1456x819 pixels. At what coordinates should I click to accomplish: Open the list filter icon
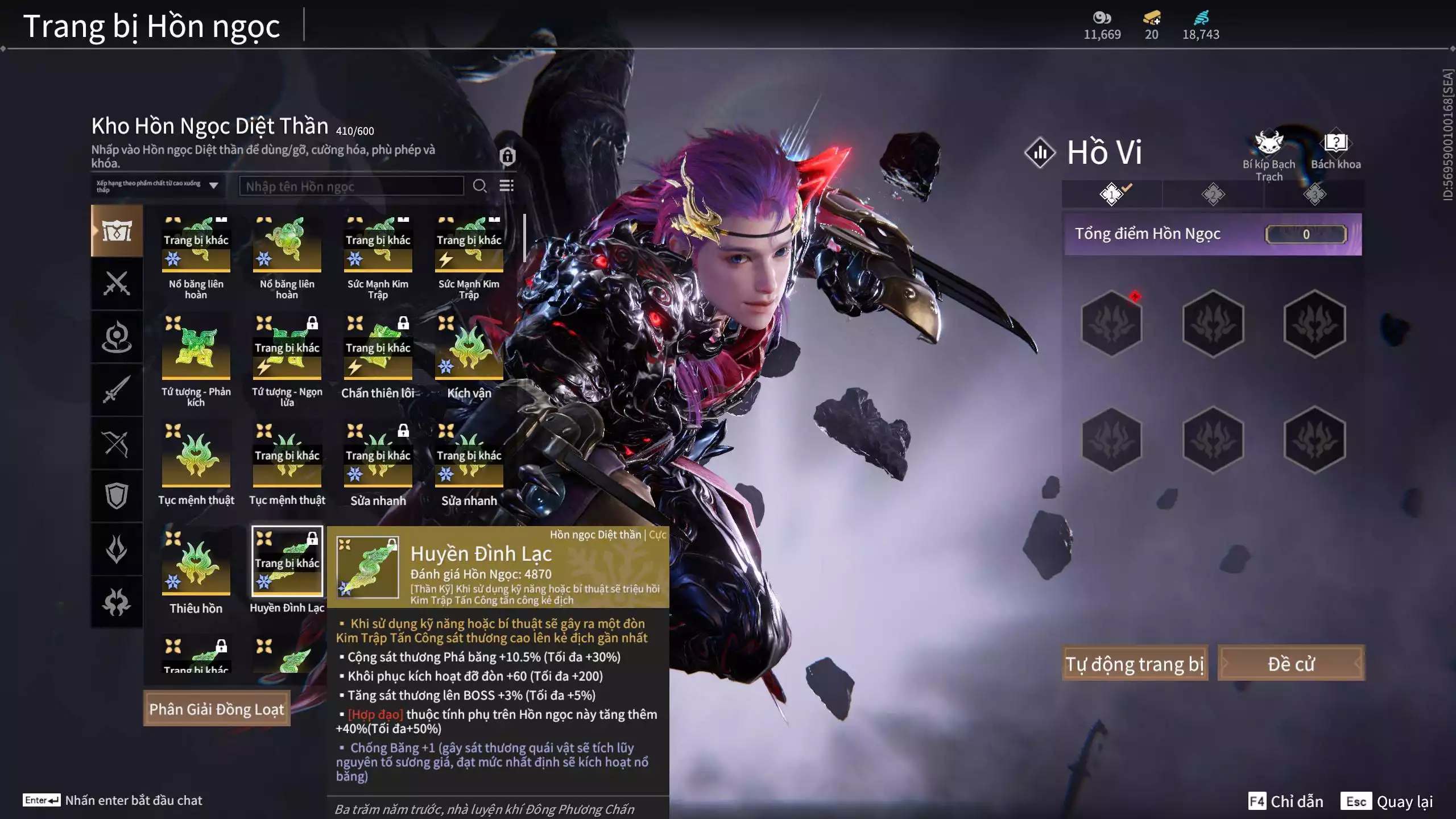[506, 186]
